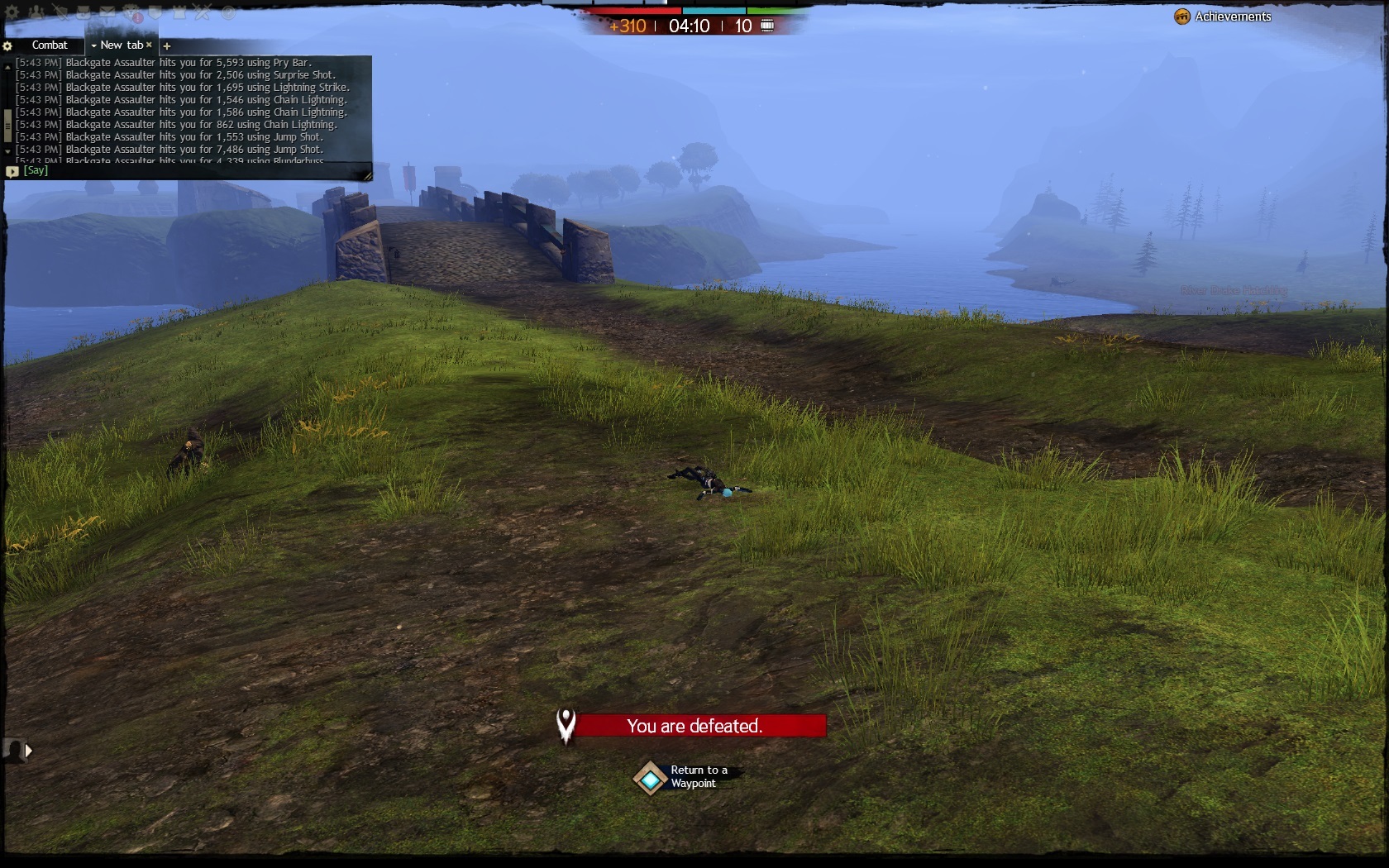
Task: Open the New tab dropdown arrow
Action: pyautogui.click(x=93, y=46)
